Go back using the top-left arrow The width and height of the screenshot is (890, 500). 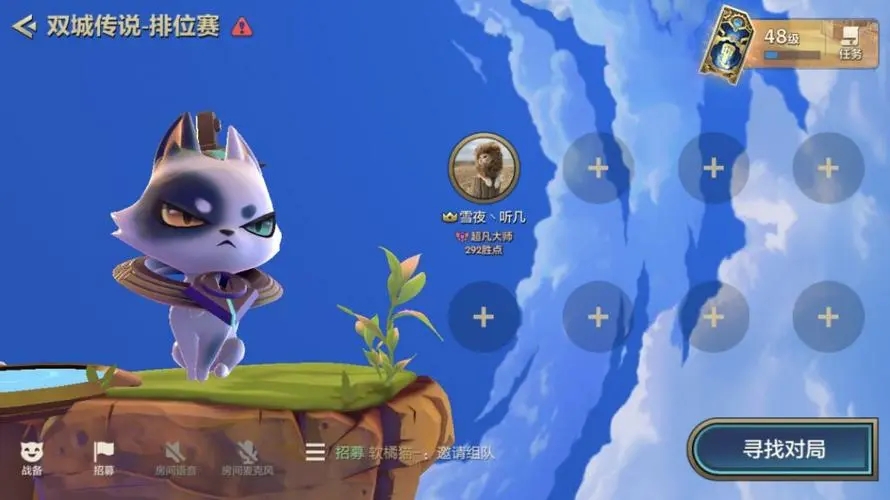tap(24, 26)
